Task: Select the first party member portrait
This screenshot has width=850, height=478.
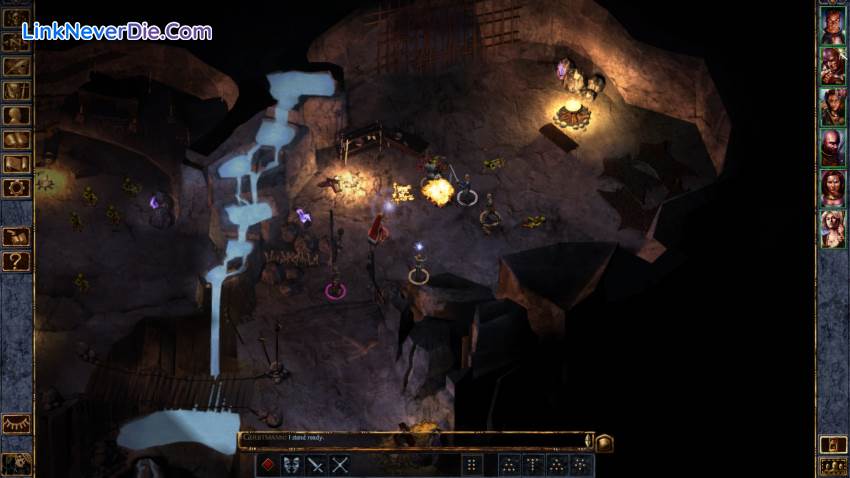Action: 833,26
